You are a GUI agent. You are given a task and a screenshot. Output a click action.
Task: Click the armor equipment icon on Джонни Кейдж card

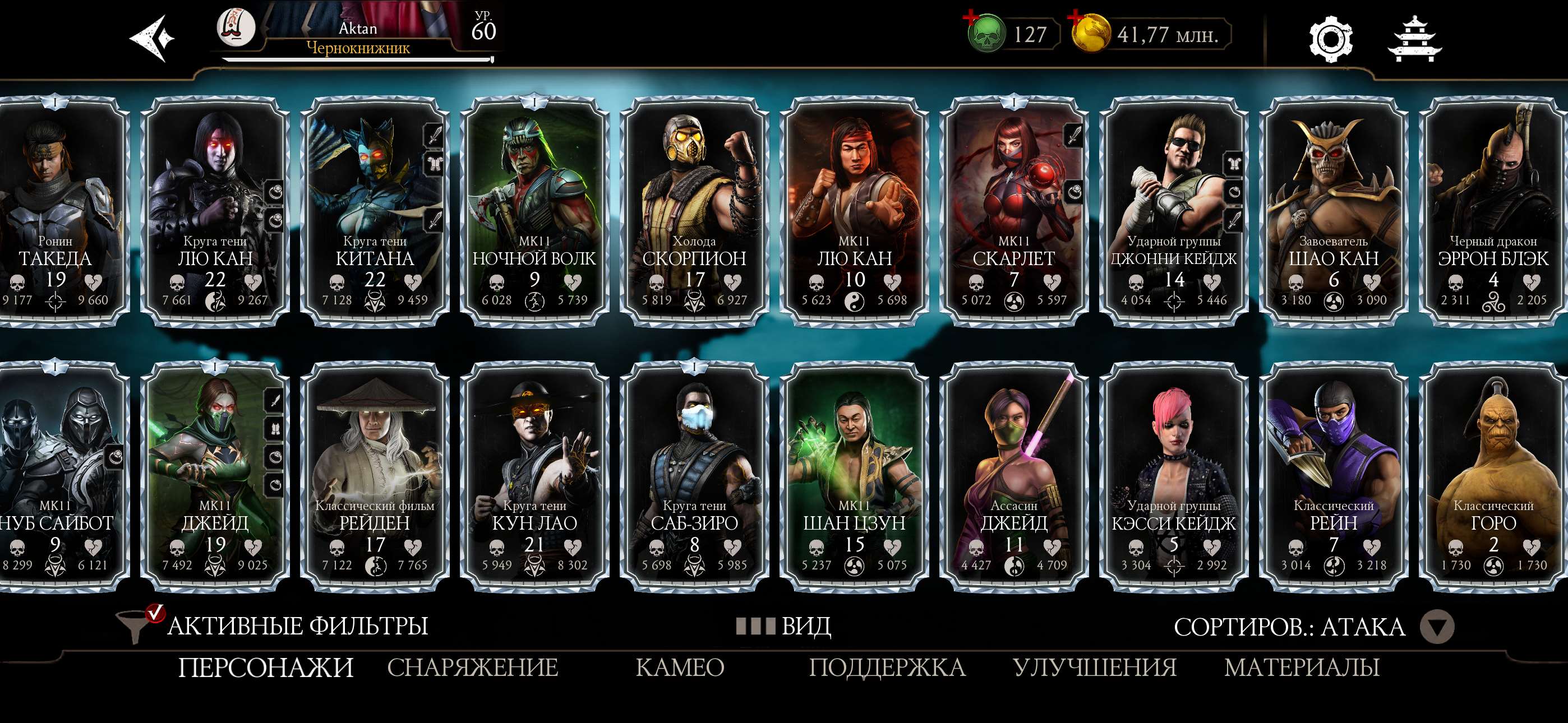(x=1234, y=163)
